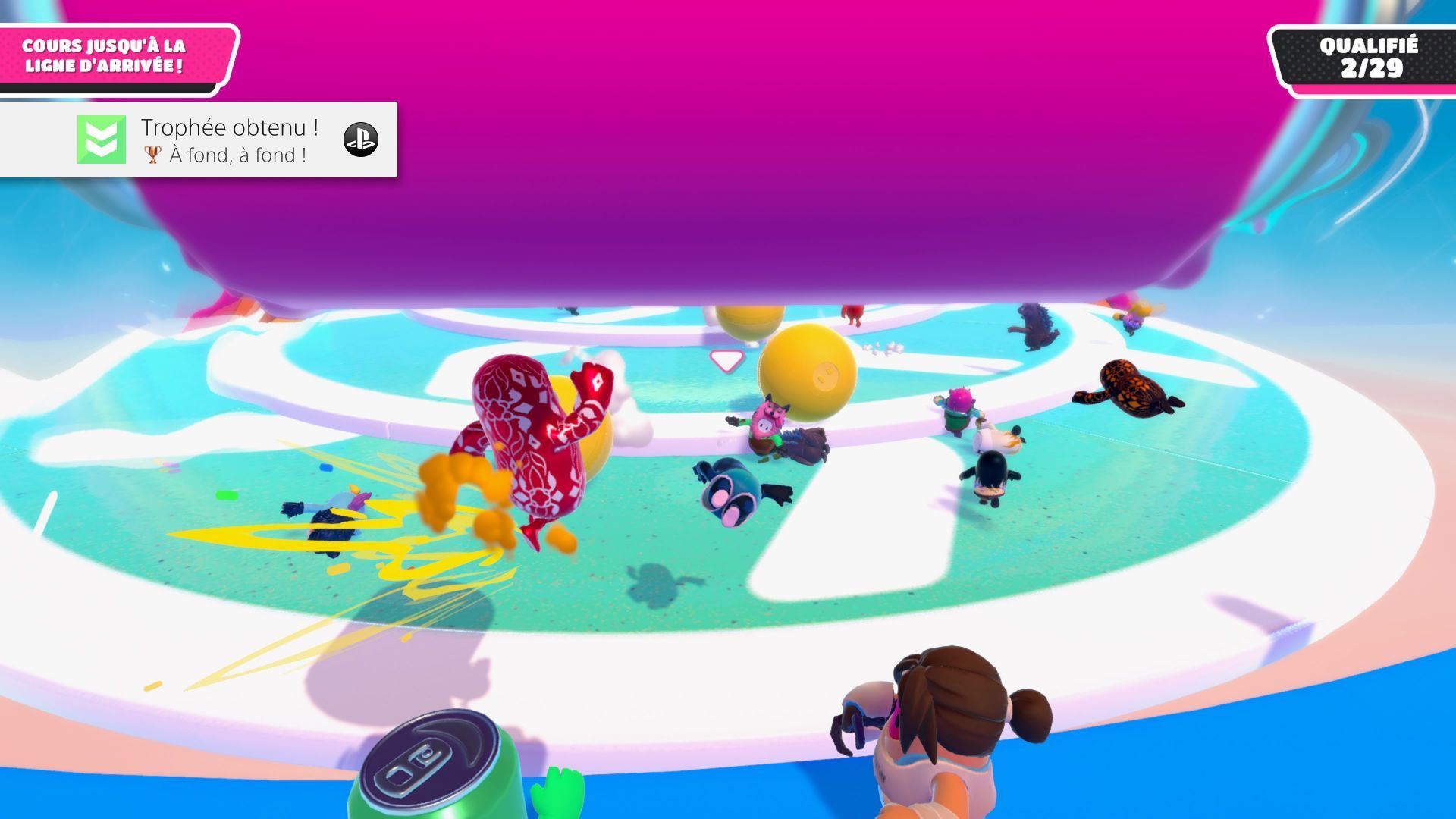Viewport: 1456px width, 819px height.
Task: Click the green trophy arrow icon
Action: (102, 140)
